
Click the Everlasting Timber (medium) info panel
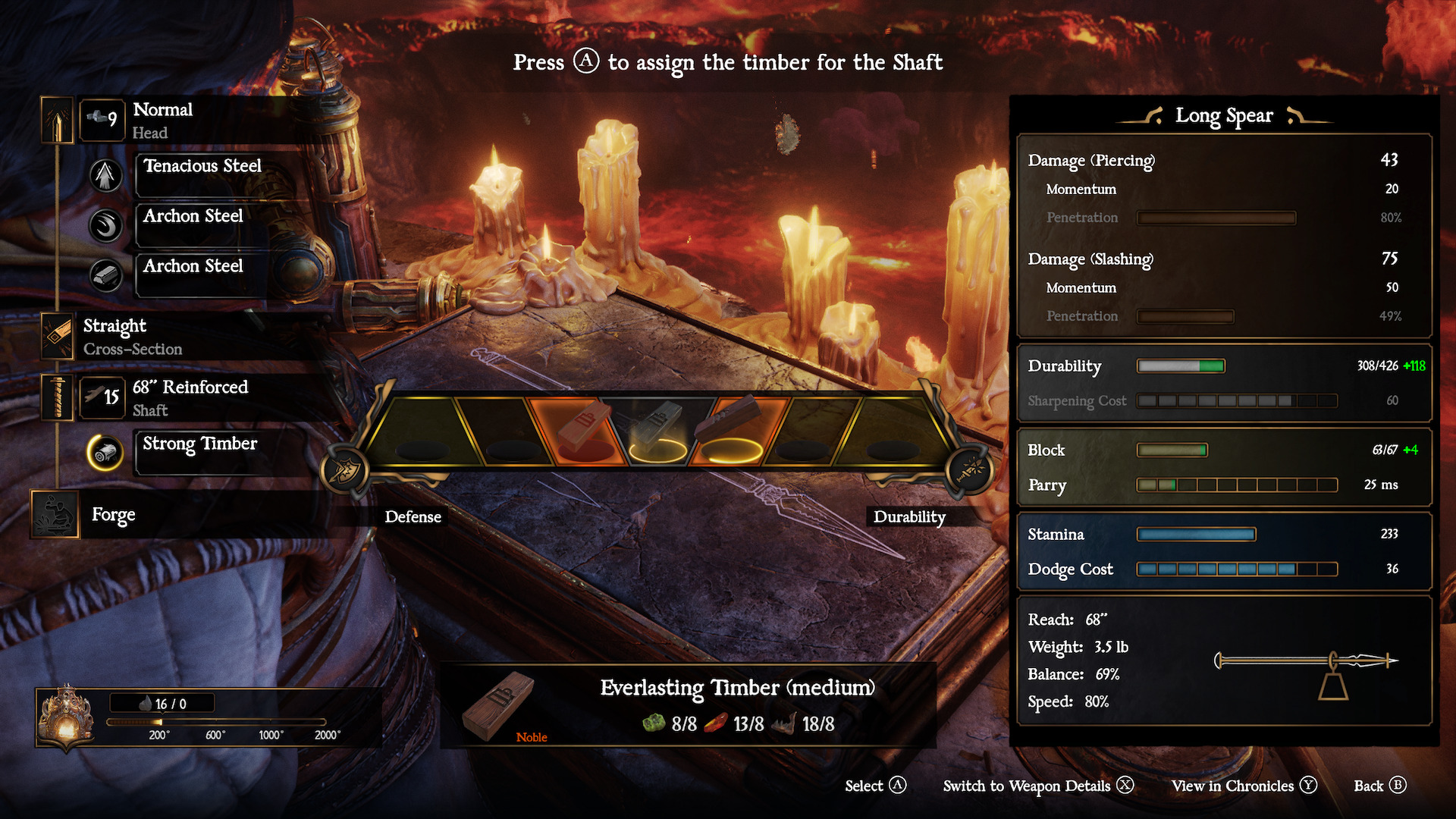click(688, 705)
